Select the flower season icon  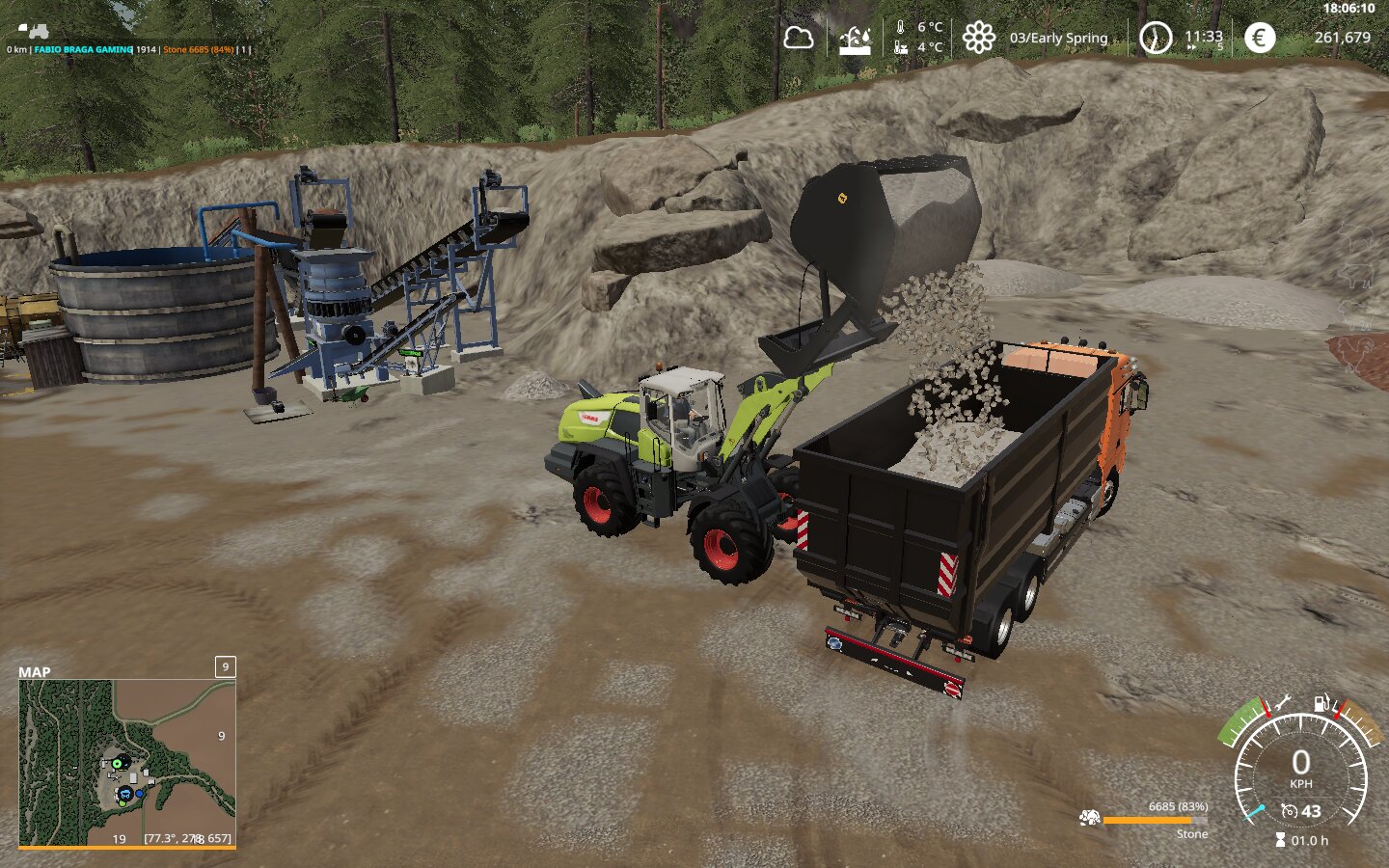(x=978, y=39)
